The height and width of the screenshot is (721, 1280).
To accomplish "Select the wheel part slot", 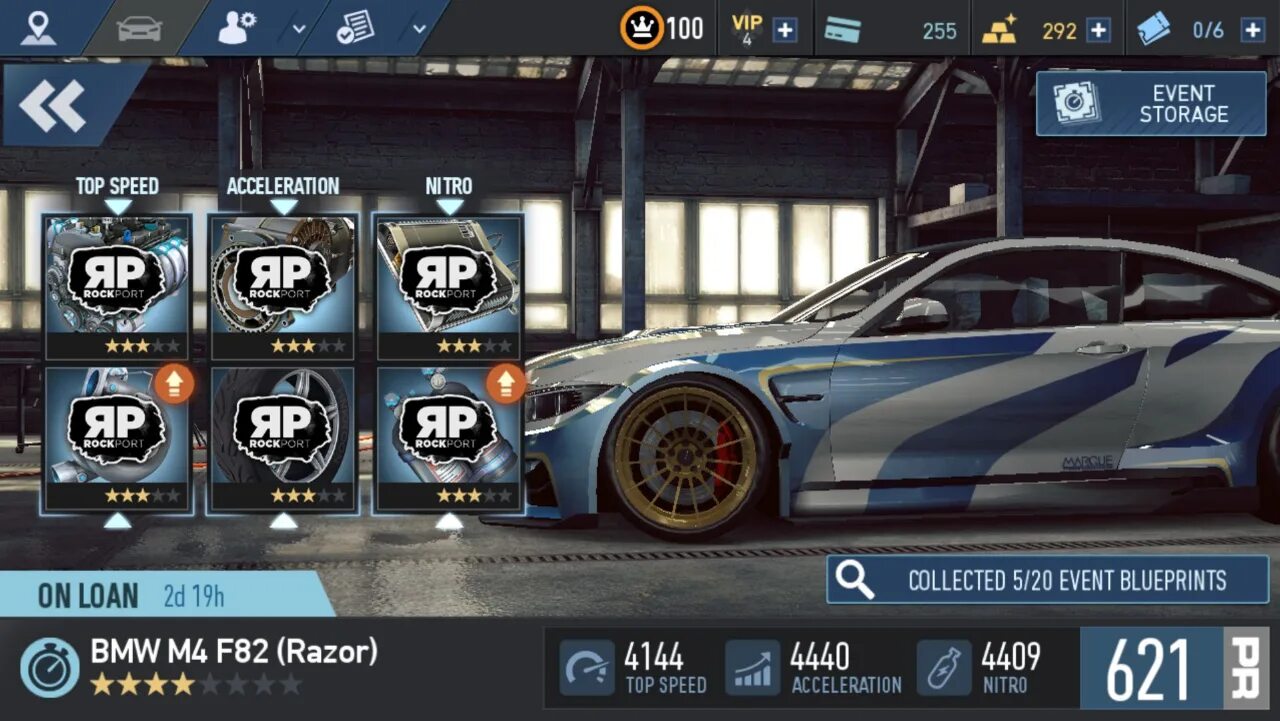I will coord(284,439).
